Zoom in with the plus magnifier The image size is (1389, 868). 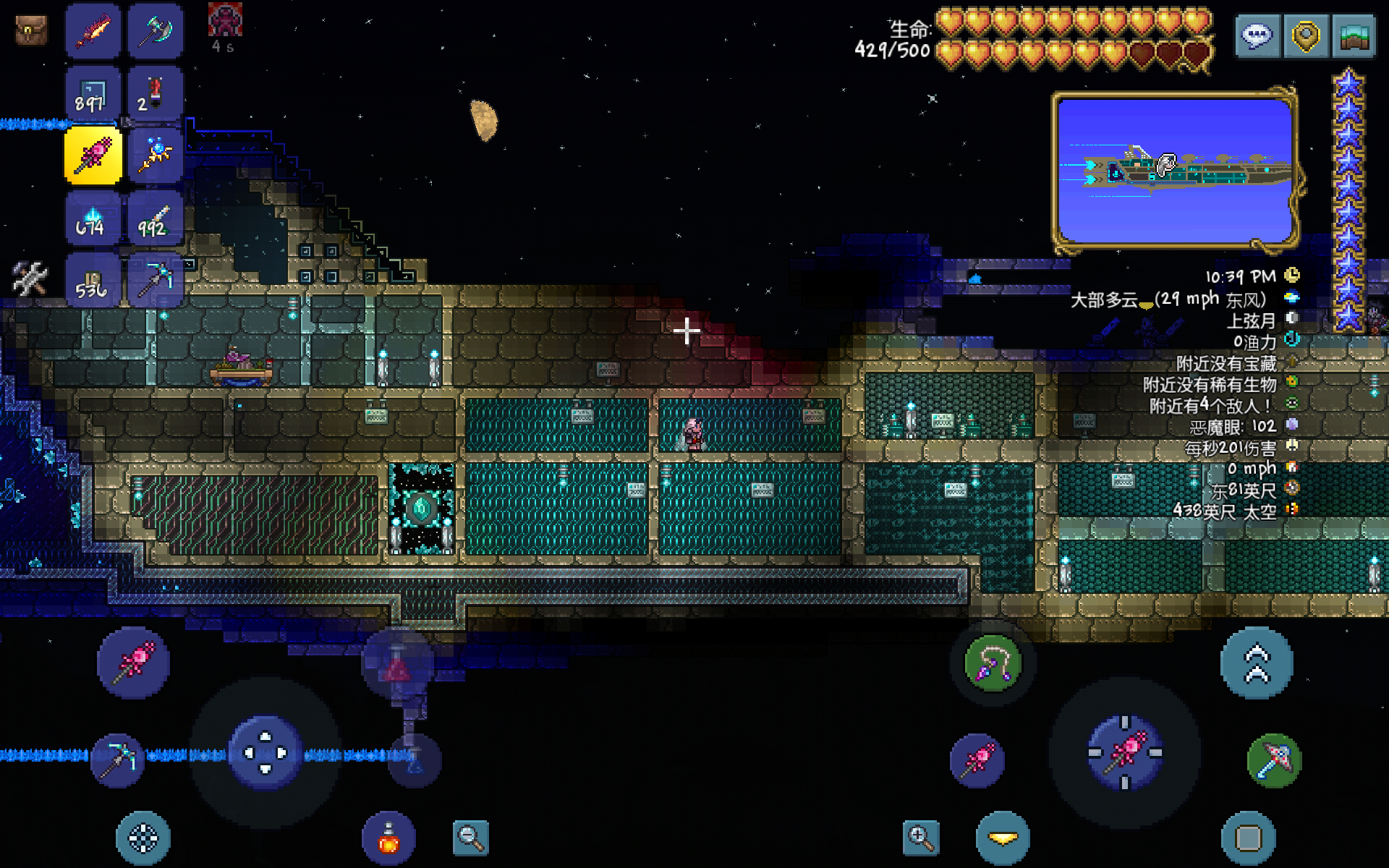pos(921,838)
